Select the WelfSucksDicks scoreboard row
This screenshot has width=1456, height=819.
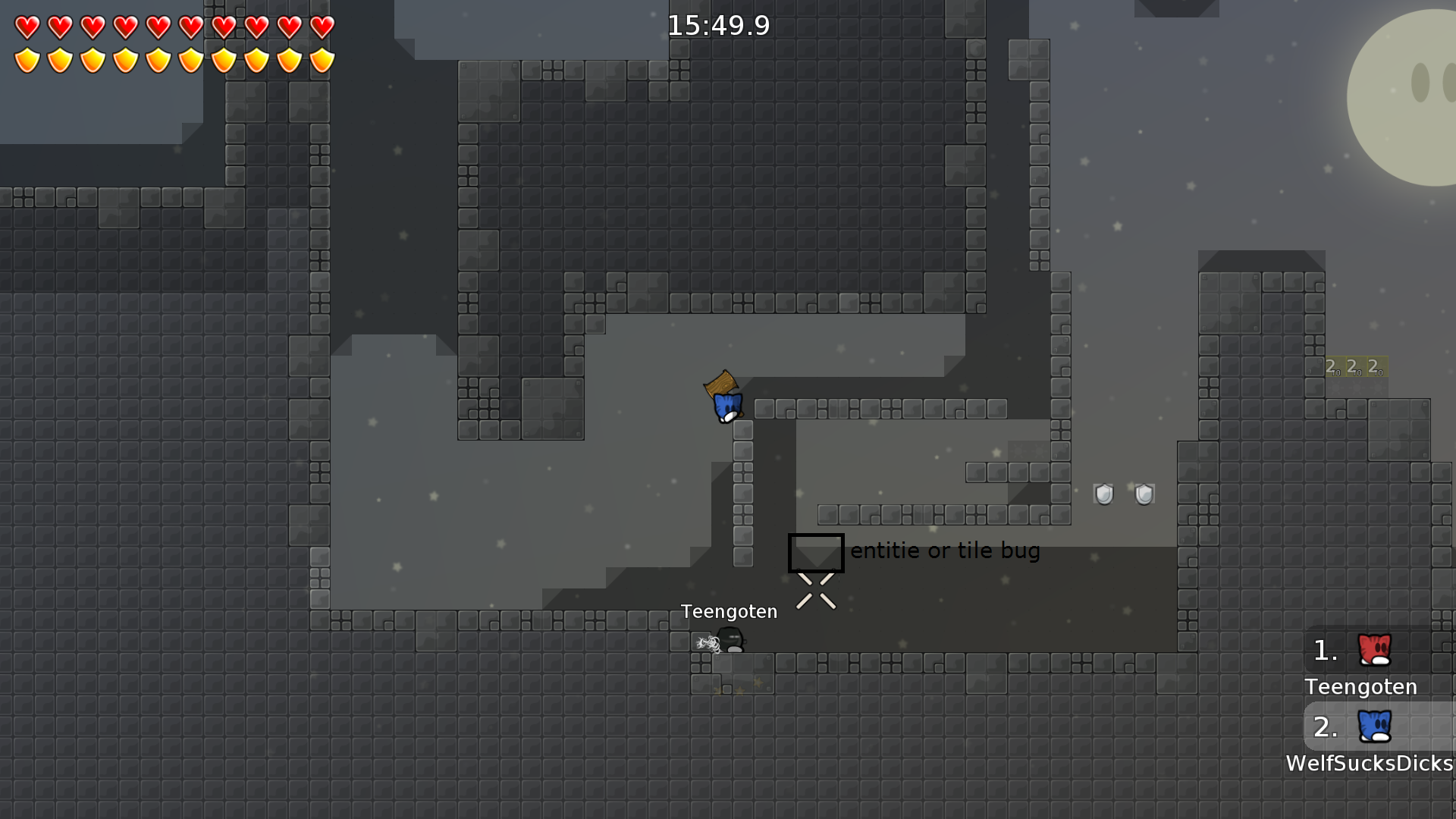[1371, 764]
